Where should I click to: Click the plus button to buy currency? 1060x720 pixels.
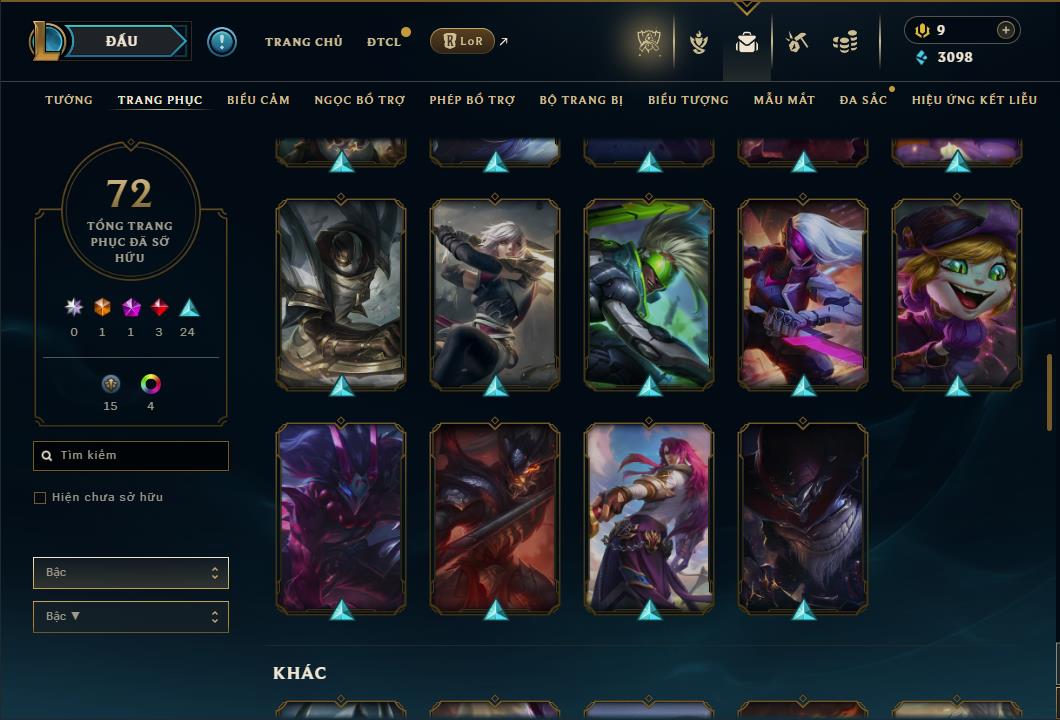point(1006,30)
